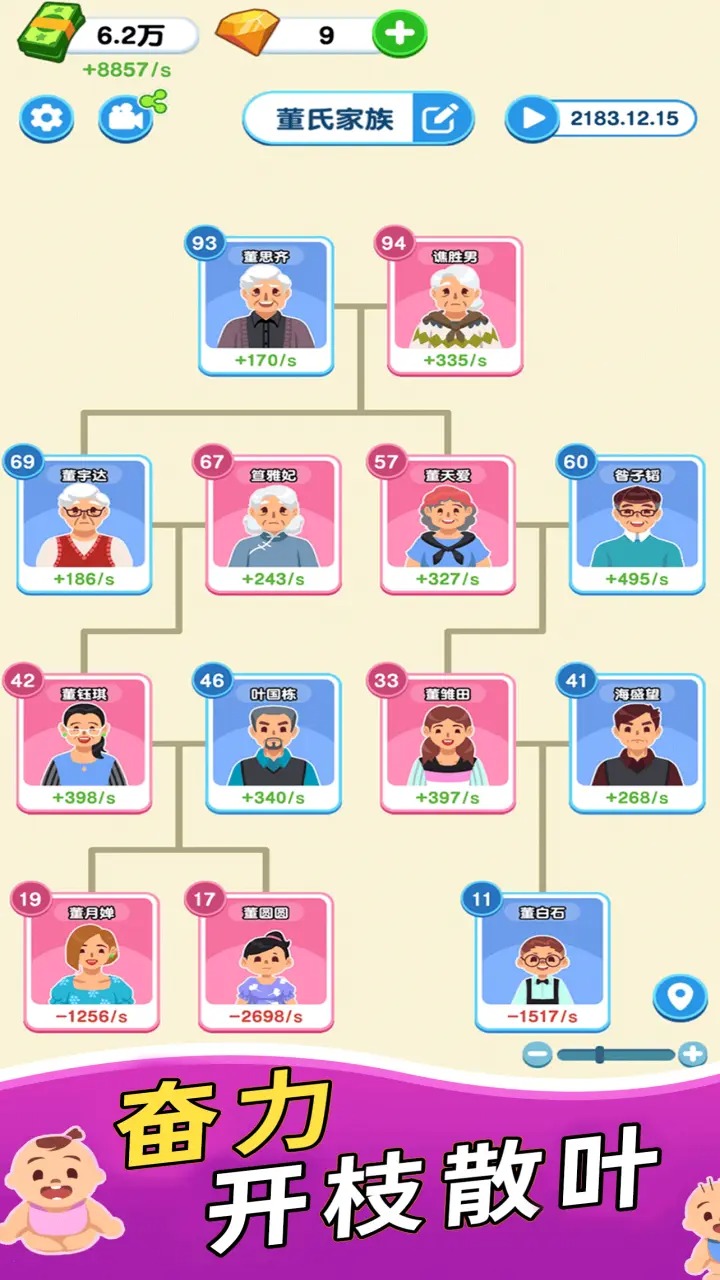This screenshot has height=1280, width=720.
Task: Select the age 93 grandfather 董思齐 card
Action: point(266,306)
